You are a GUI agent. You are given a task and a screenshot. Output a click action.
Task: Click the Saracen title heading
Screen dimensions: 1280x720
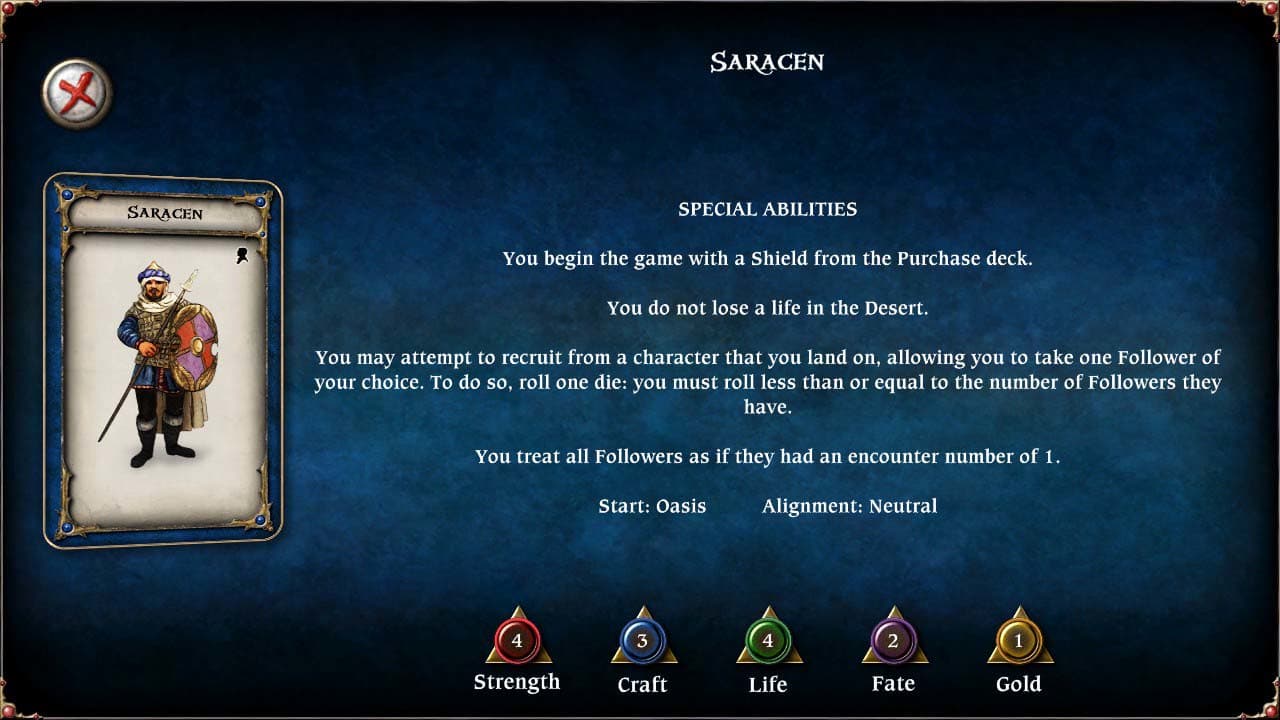click(x=767, y=62)
